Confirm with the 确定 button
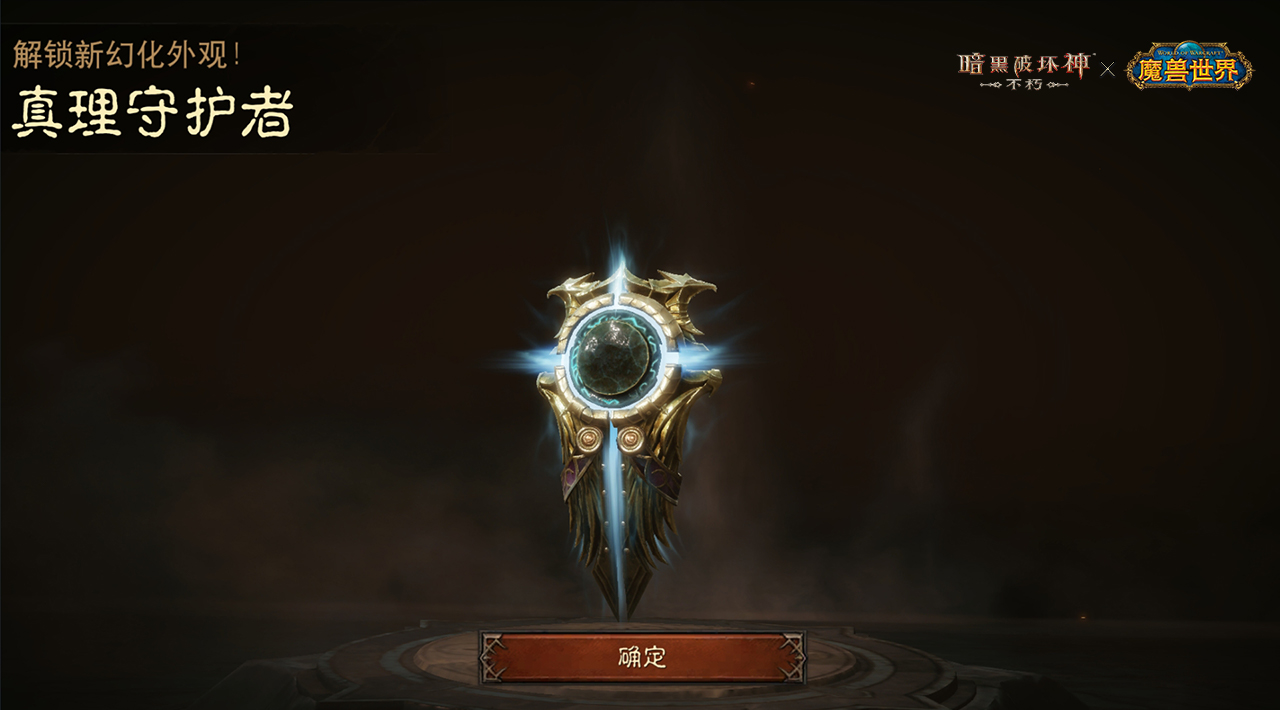 [642, 657]
